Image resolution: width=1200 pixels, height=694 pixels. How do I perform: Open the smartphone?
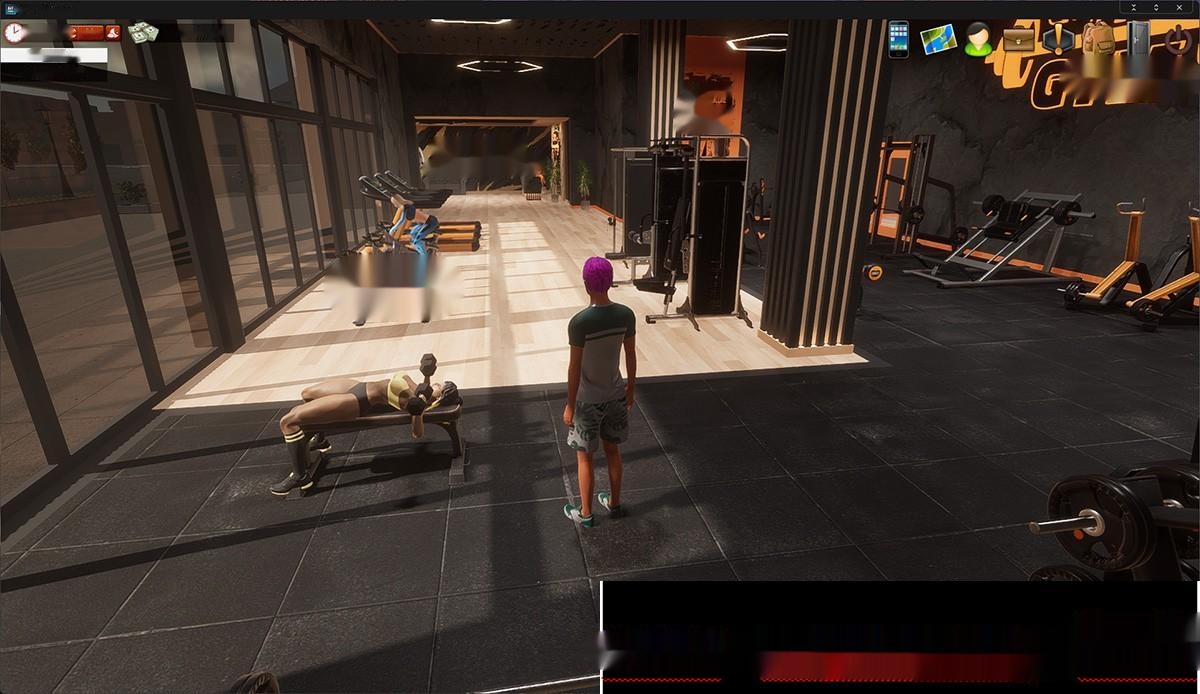click(x=898, y=39)
